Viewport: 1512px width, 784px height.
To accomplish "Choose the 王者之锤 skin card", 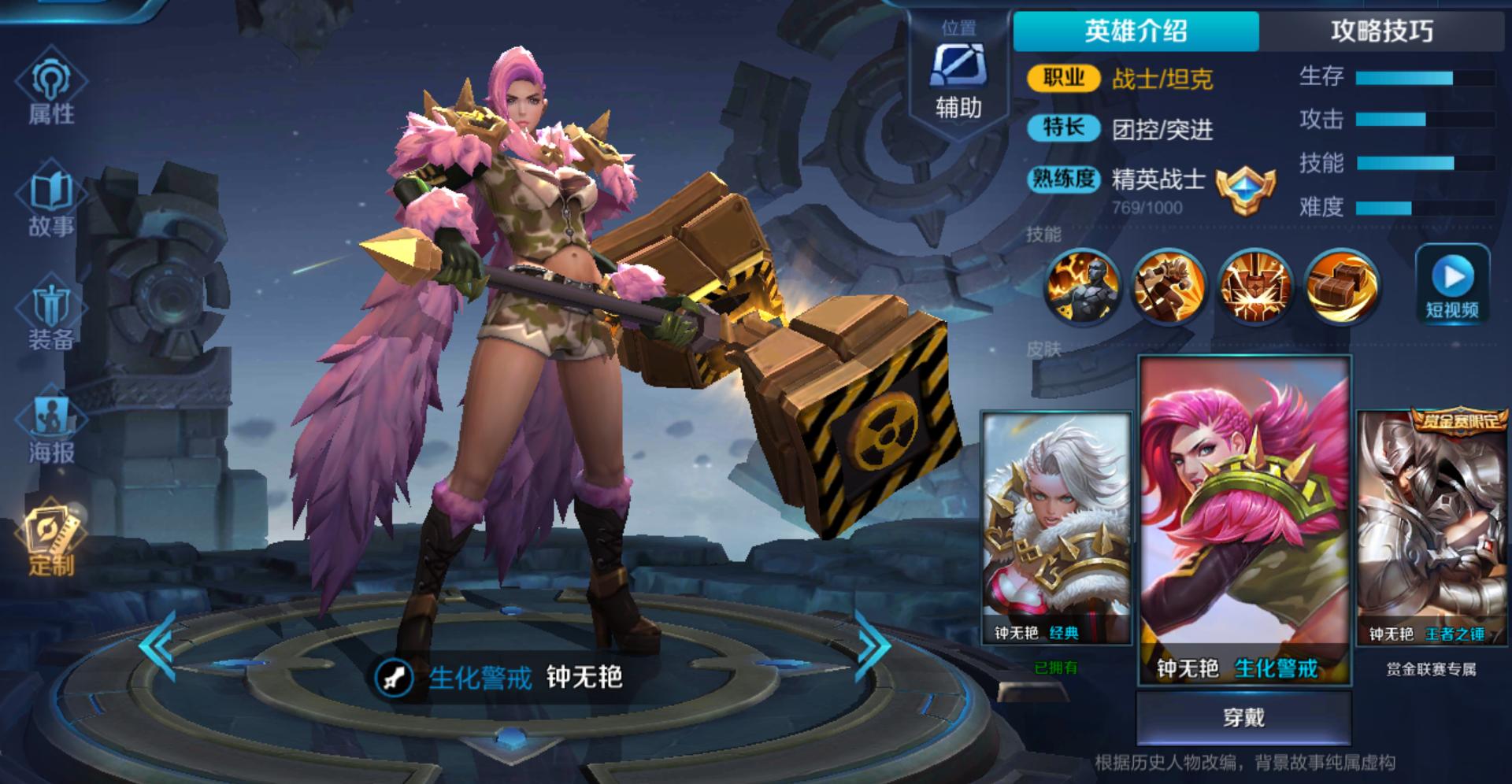I will click(x=1431, y=527).
